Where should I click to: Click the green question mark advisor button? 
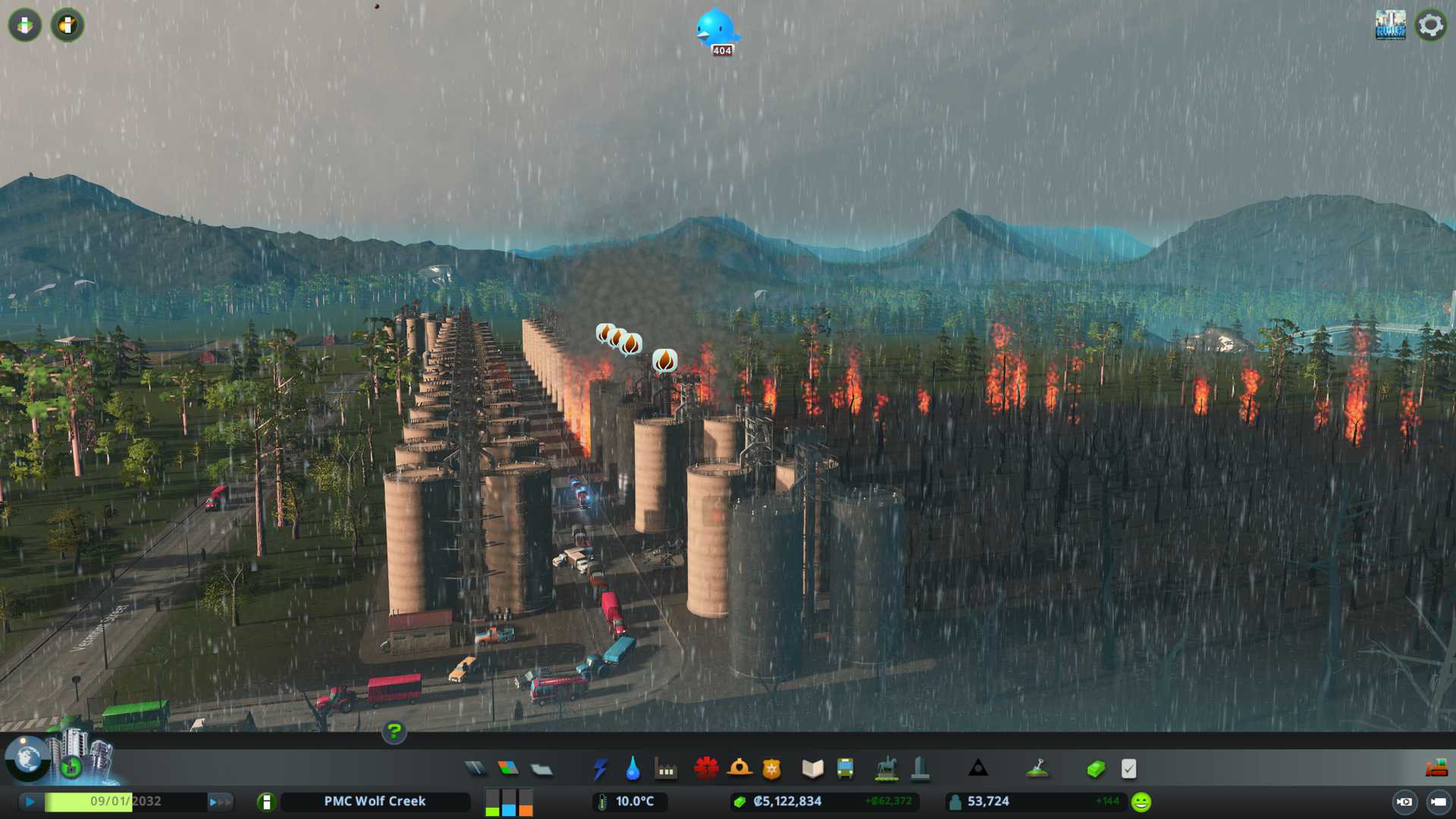pyautogui.click(x=394, y=732)
